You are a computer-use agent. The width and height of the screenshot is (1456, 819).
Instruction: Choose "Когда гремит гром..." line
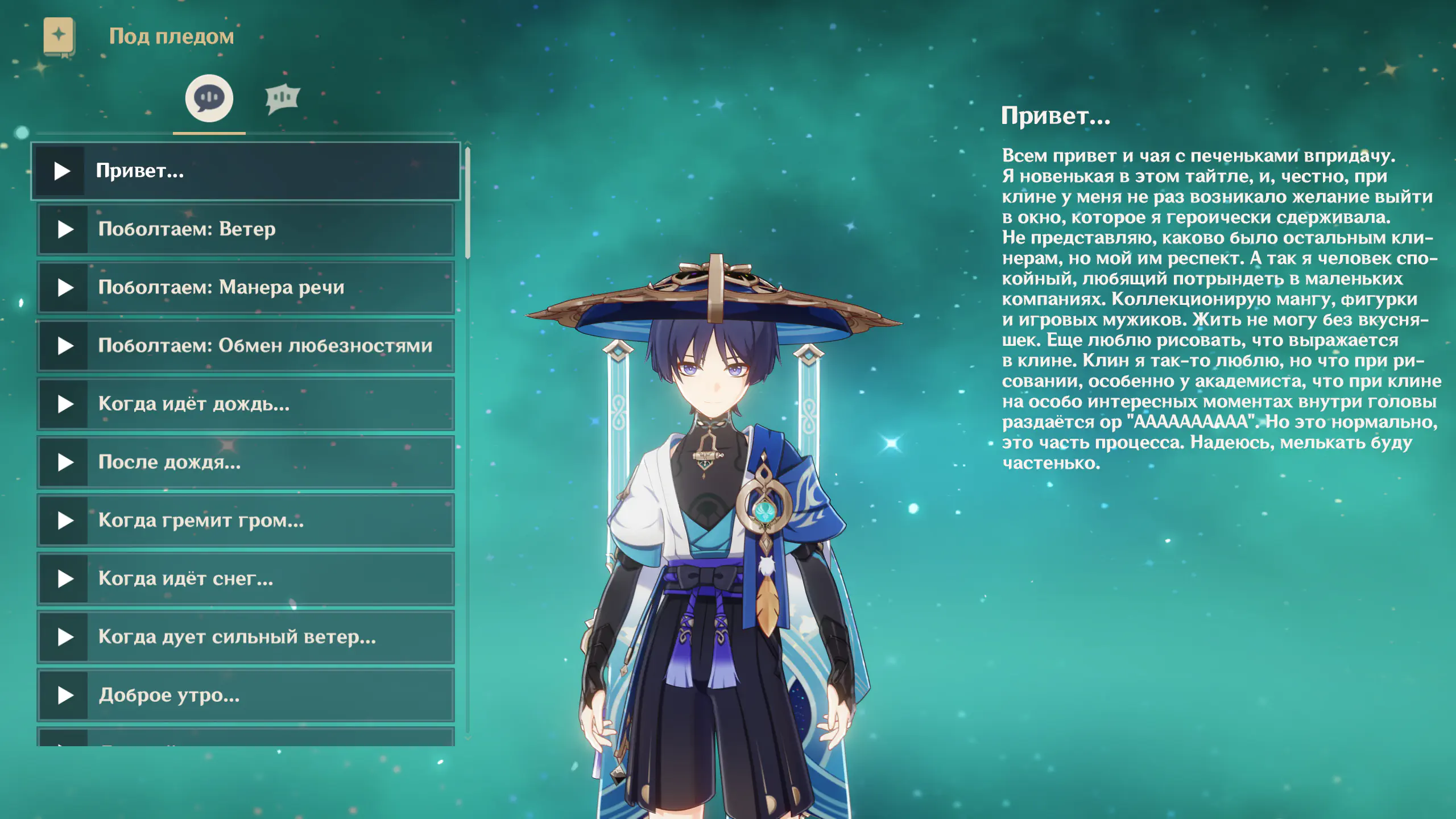[x=246, y=520]
